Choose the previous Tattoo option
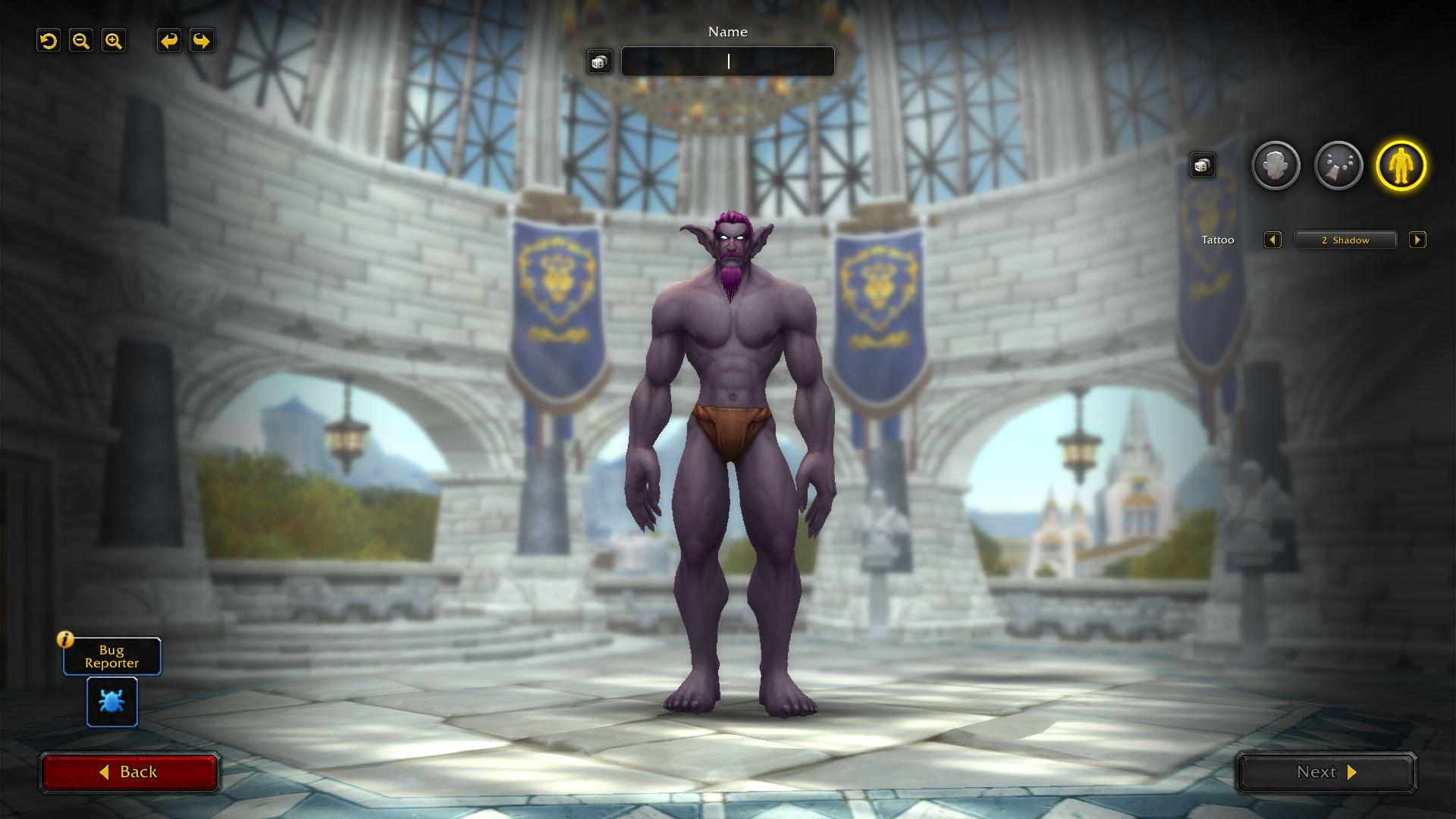1456x819 pixels. tap(1272, 240)
